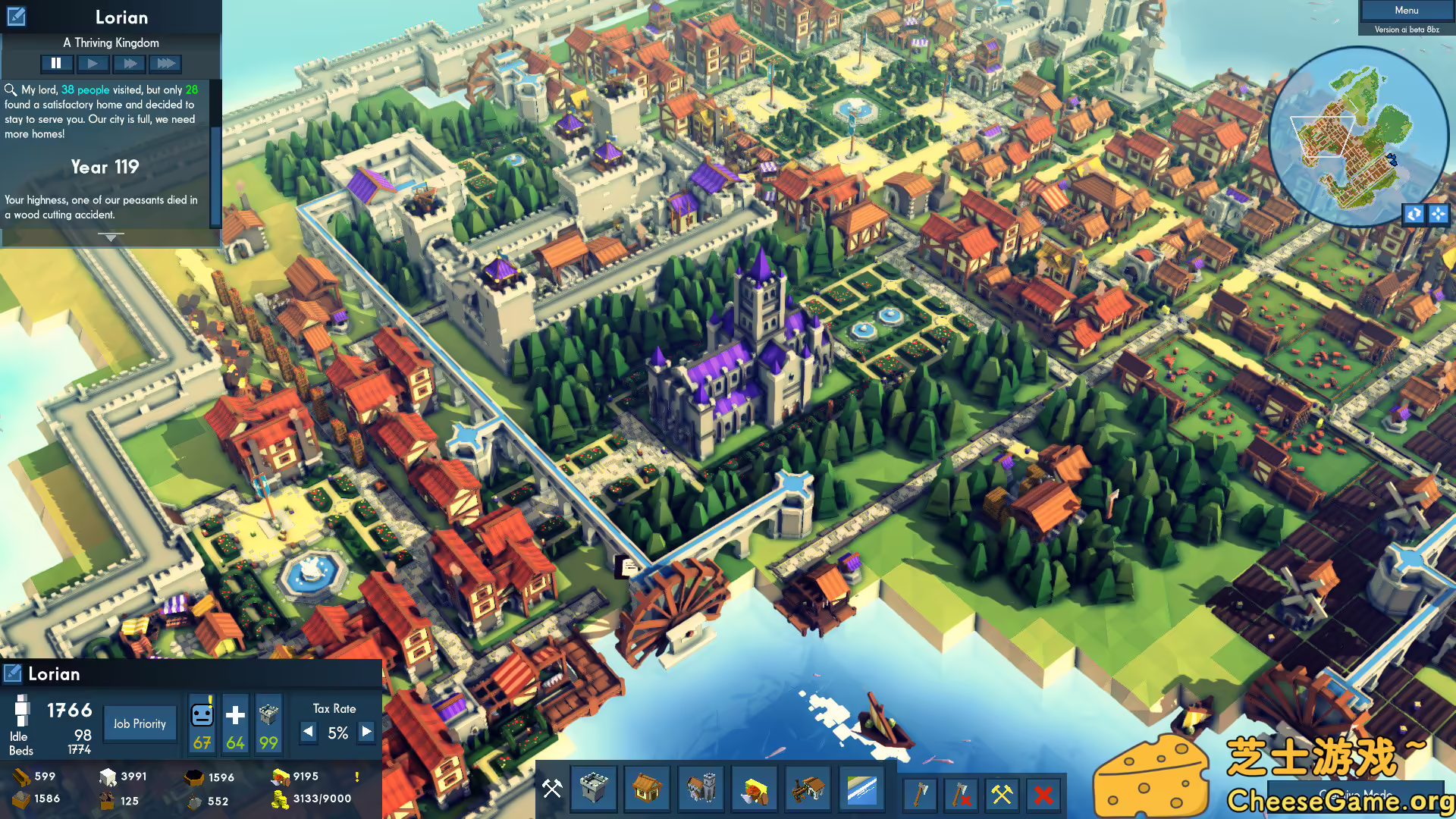The height and width of the screenshot is (819, 1456).
Task: Select the water terrain tool
Action: (861, 789)
